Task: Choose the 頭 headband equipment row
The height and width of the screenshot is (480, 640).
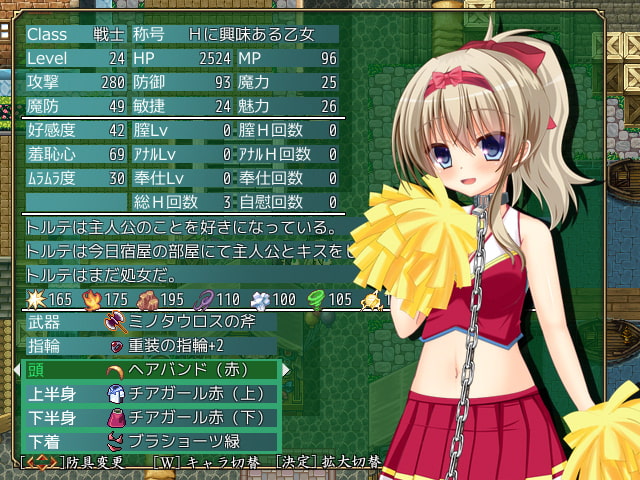Action: click(150, 370)
